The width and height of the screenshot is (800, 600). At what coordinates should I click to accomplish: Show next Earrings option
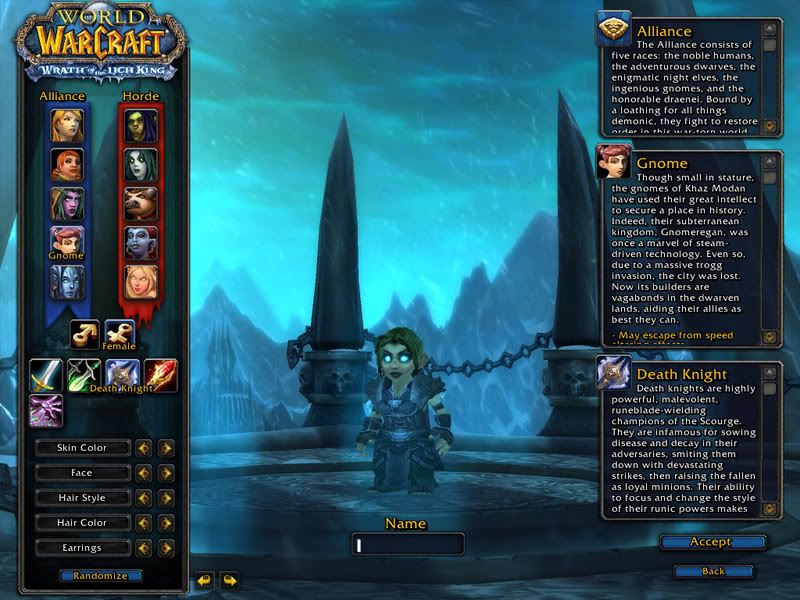tap(166, 548)
